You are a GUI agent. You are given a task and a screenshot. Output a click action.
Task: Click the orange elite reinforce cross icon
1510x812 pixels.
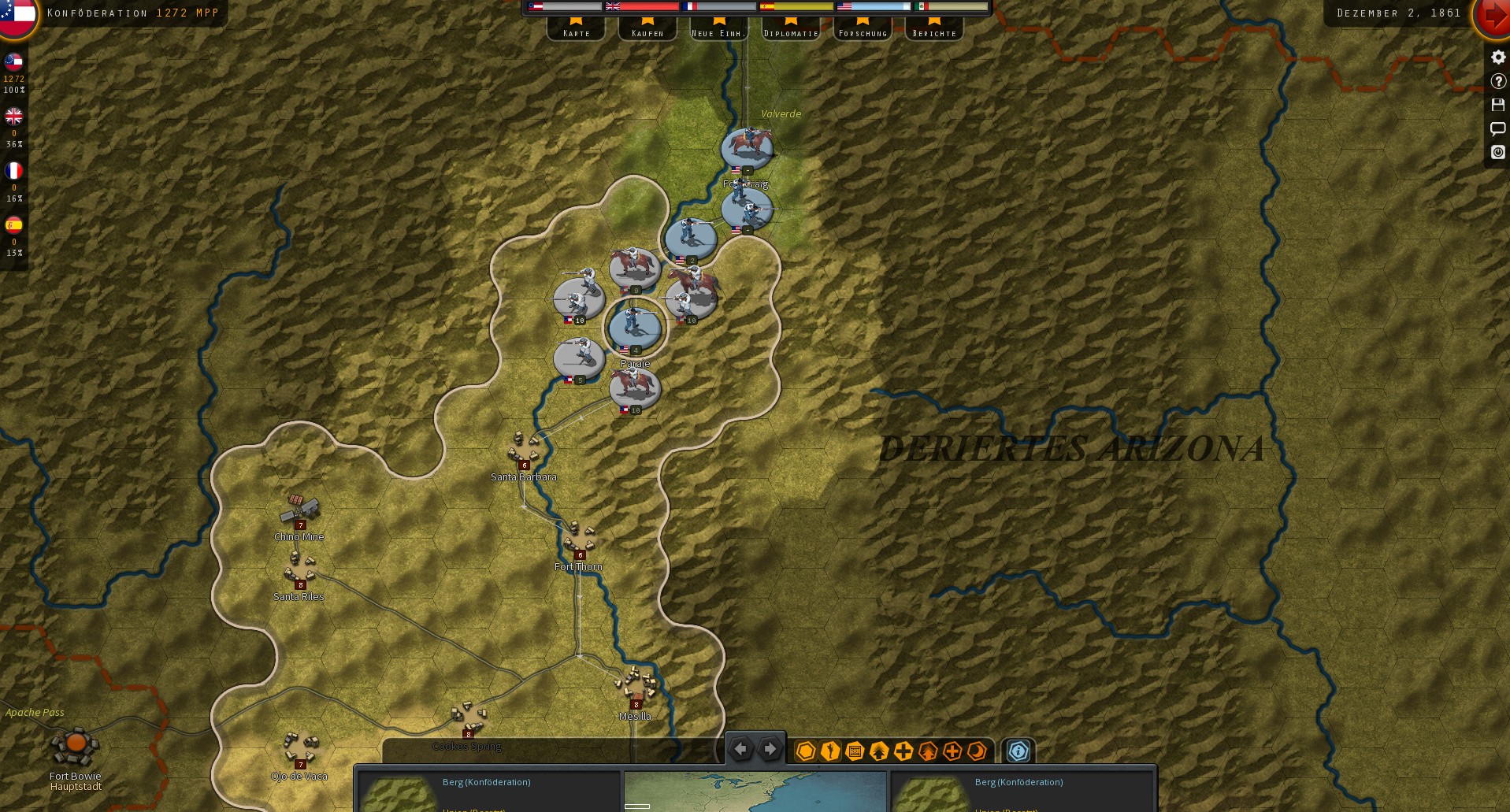pos(952,752)
